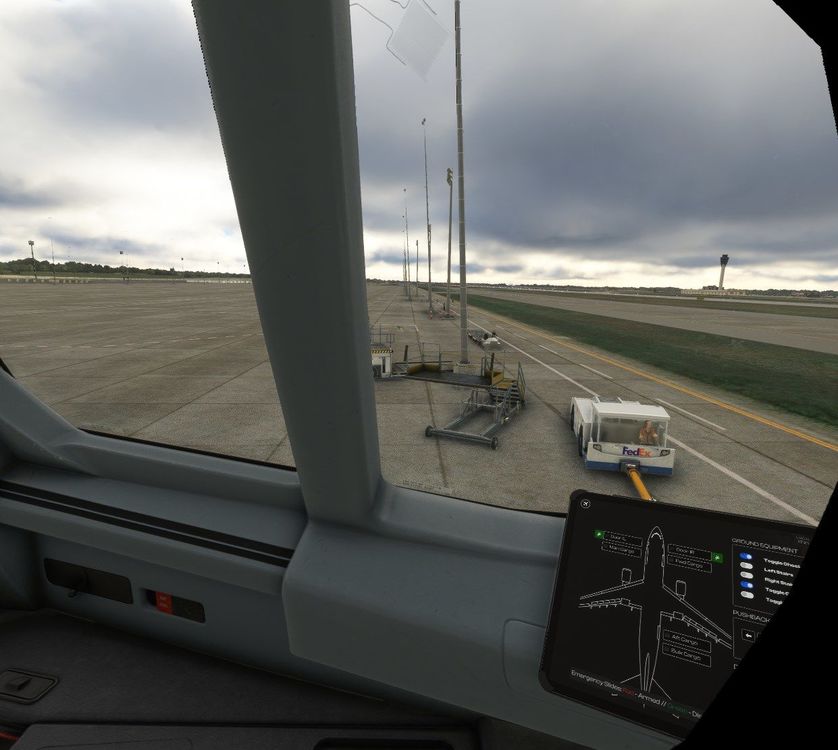Click the round airplane icon on the tablet

click(586, 503)
